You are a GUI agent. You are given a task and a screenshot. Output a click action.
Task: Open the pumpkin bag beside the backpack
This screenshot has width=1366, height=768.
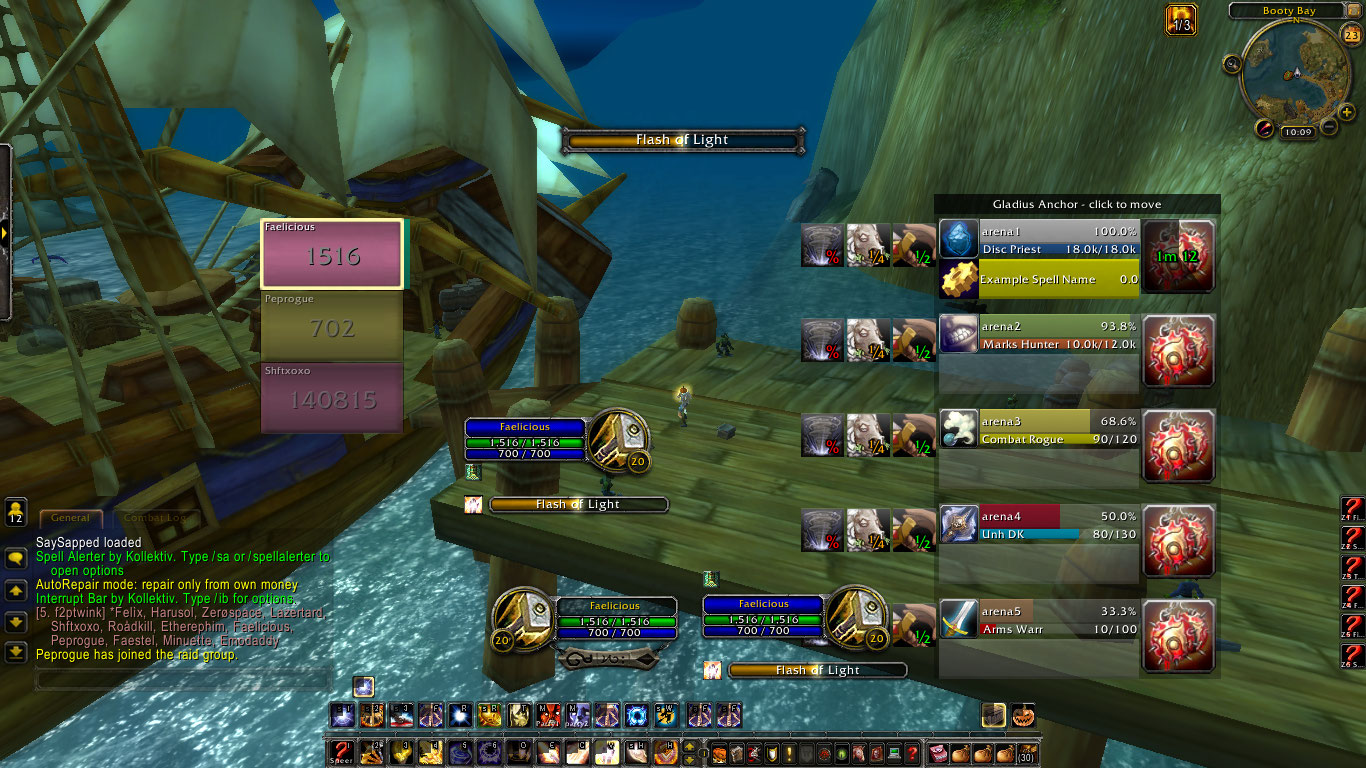click(x=1022, y=715)
